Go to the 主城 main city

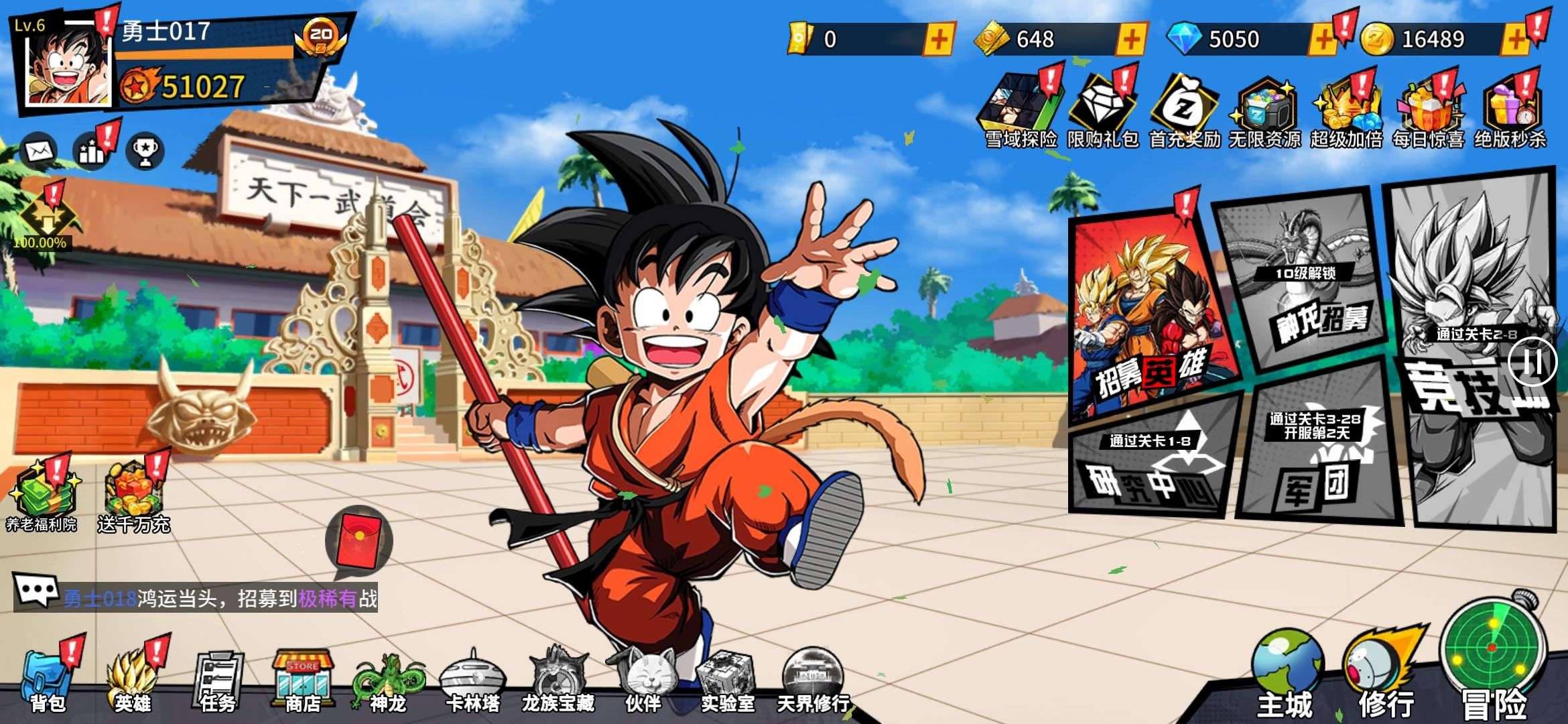point(1285,674)
